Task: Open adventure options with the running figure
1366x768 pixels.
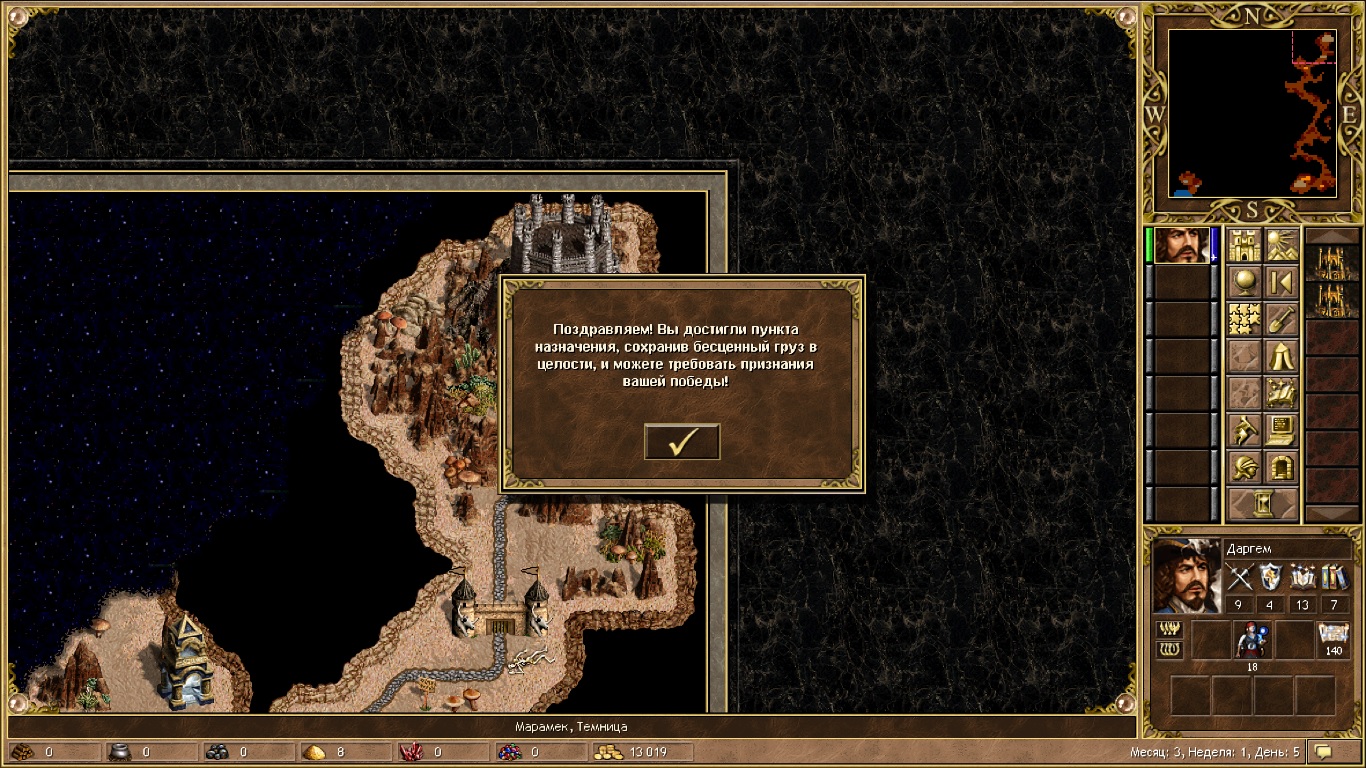Action: (x=1244, y=430)
